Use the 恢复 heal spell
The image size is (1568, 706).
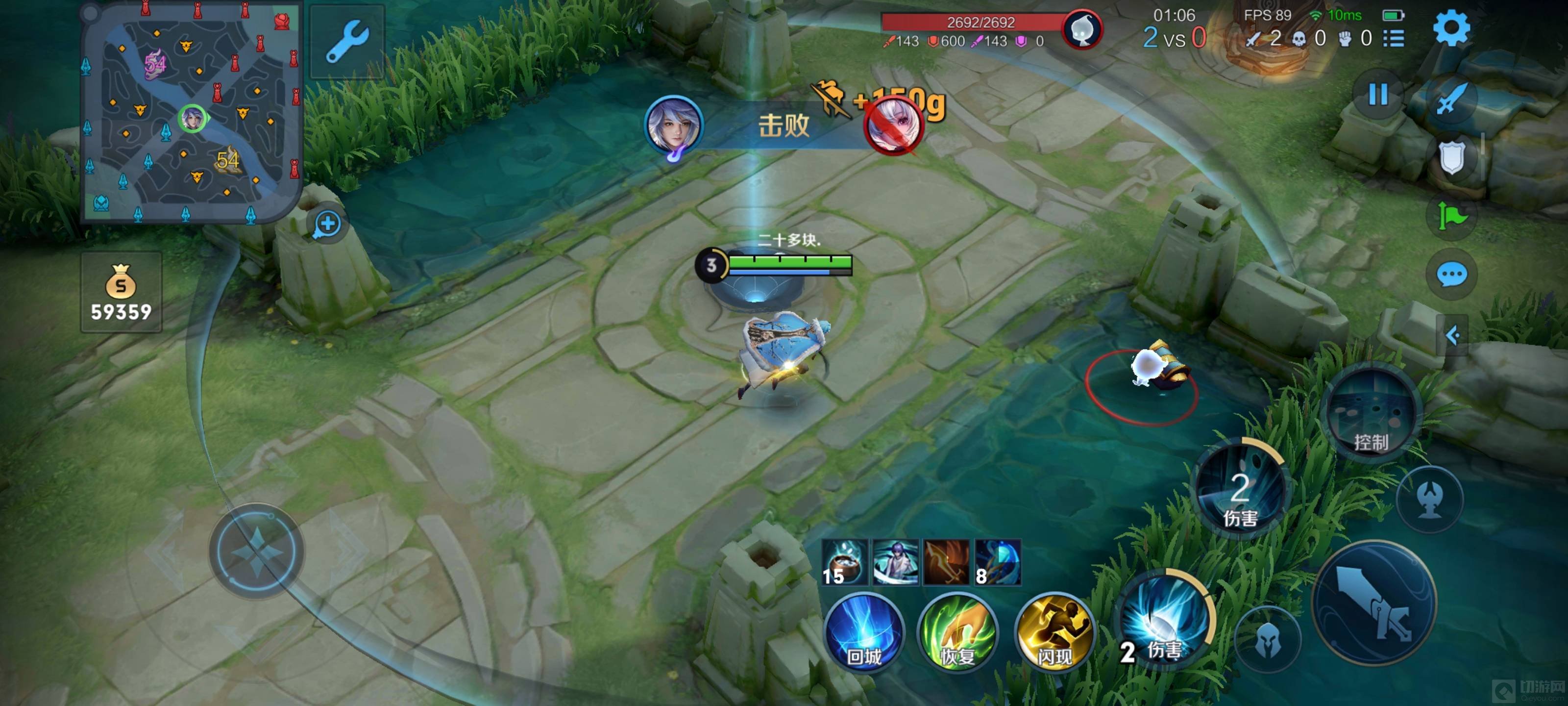[x=957, y=633]
